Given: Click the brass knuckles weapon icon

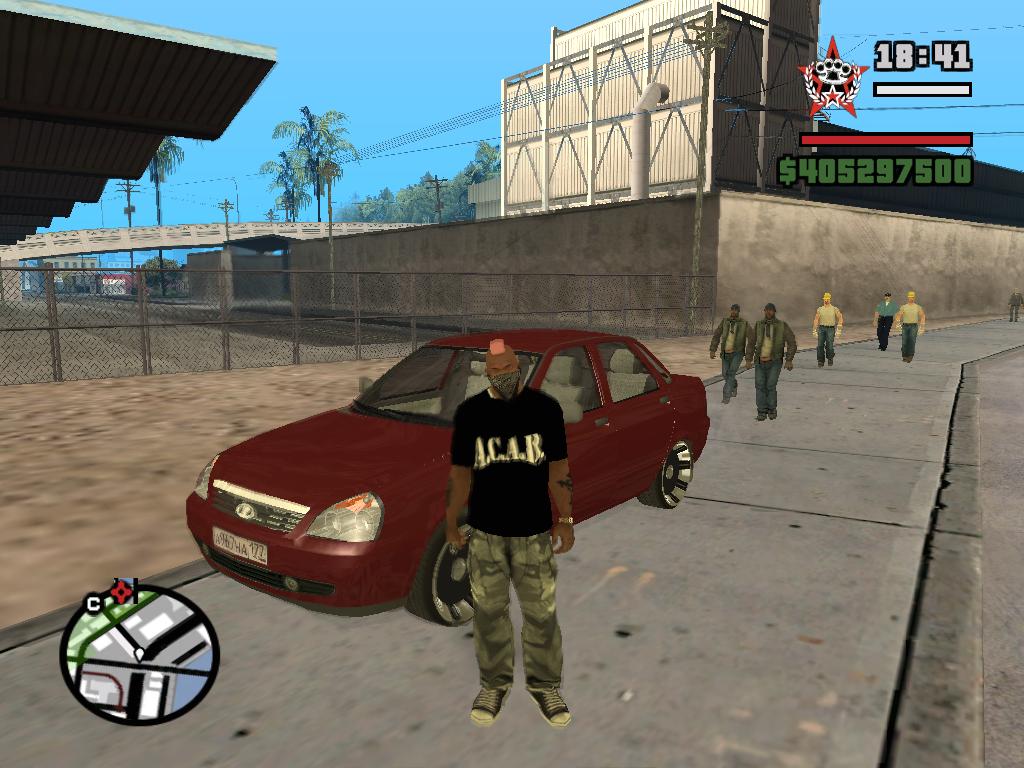Looking at the screenshot, I should tap(833, 74).
